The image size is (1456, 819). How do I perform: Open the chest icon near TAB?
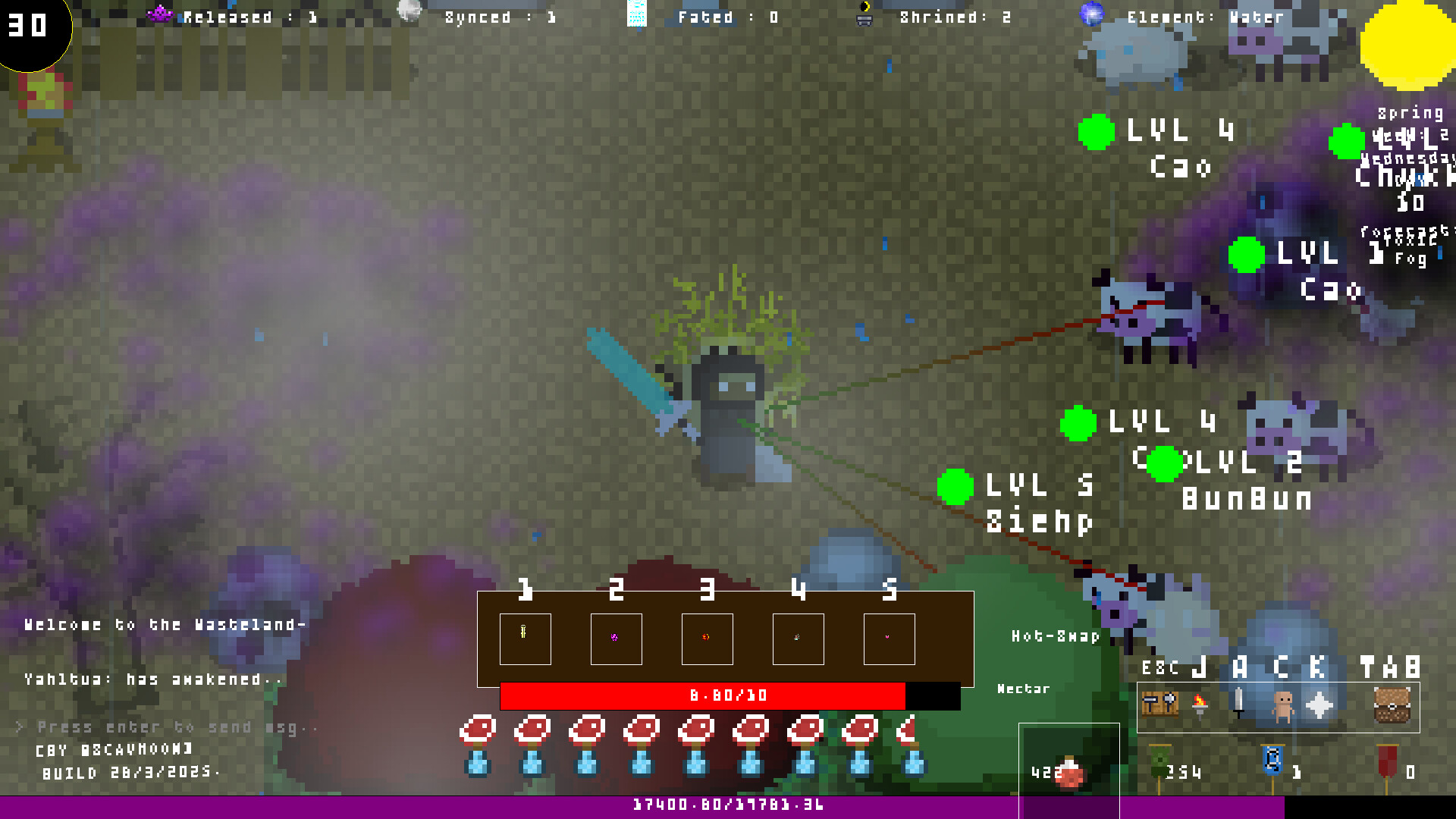coord(1392,705)
